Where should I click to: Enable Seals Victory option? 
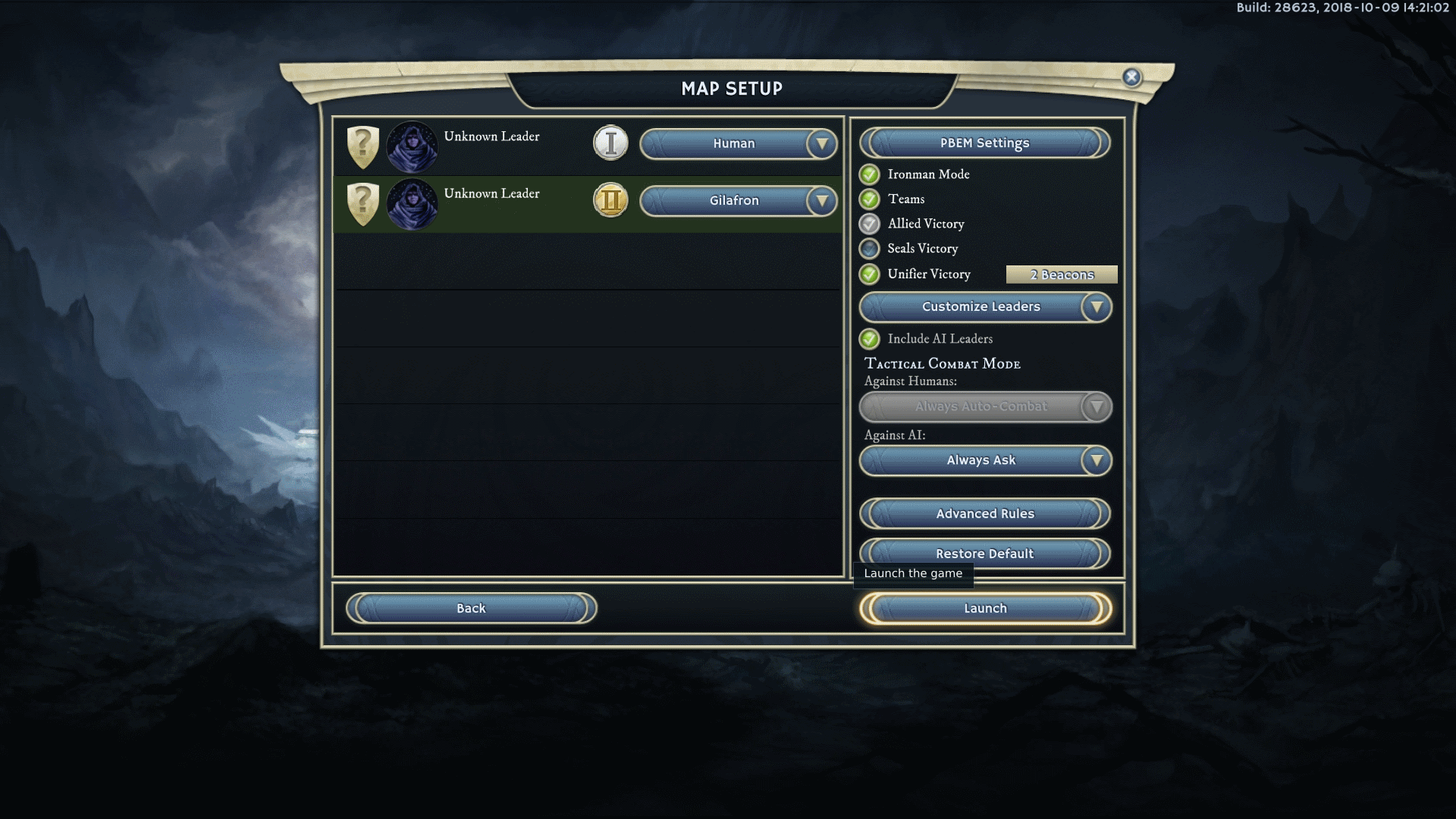(x=870, y=249)
